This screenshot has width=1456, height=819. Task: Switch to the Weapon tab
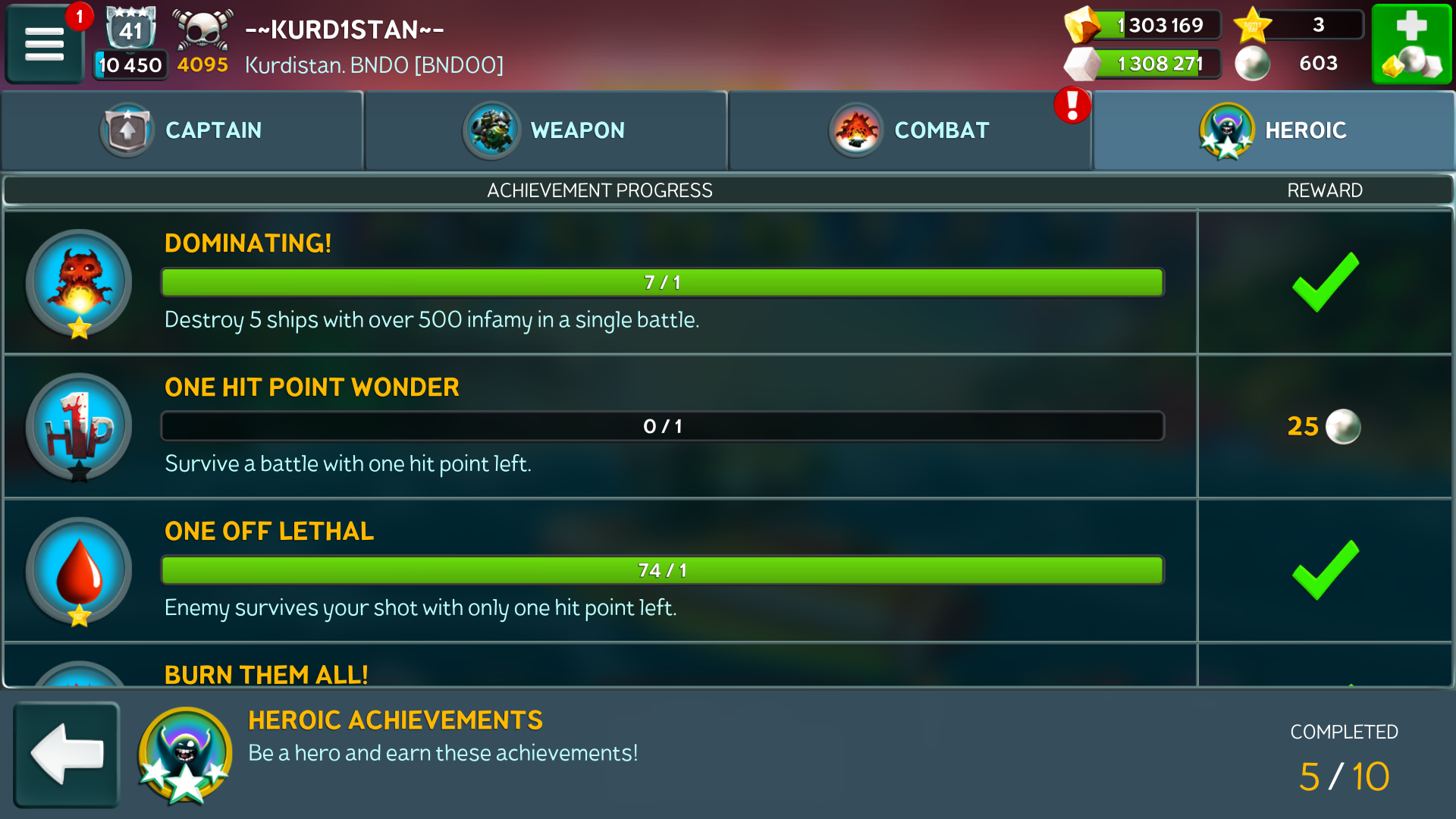pos(546,130)
